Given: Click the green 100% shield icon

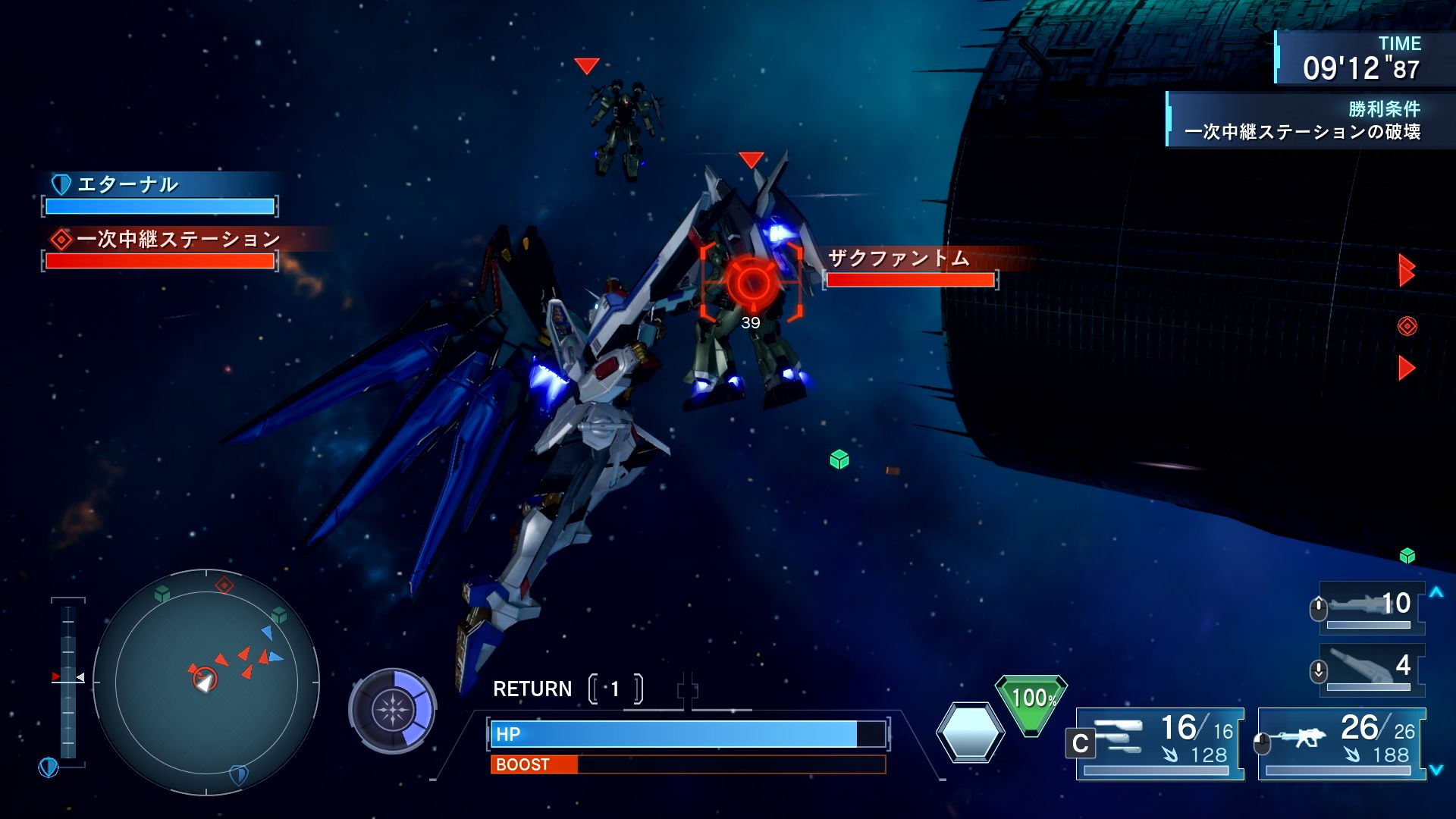Looking at the screenshot, I should pyautogui.click(x=1031, y=702).
